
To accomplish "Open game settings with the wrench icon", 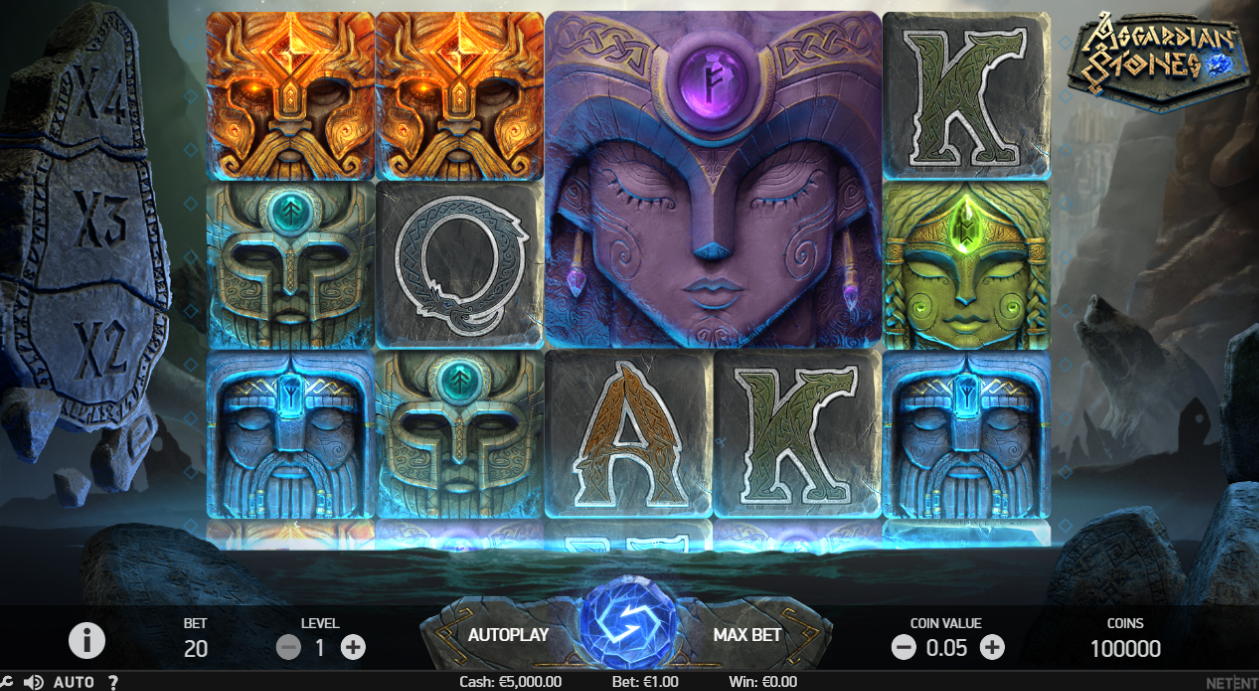I will click(5, 682).
